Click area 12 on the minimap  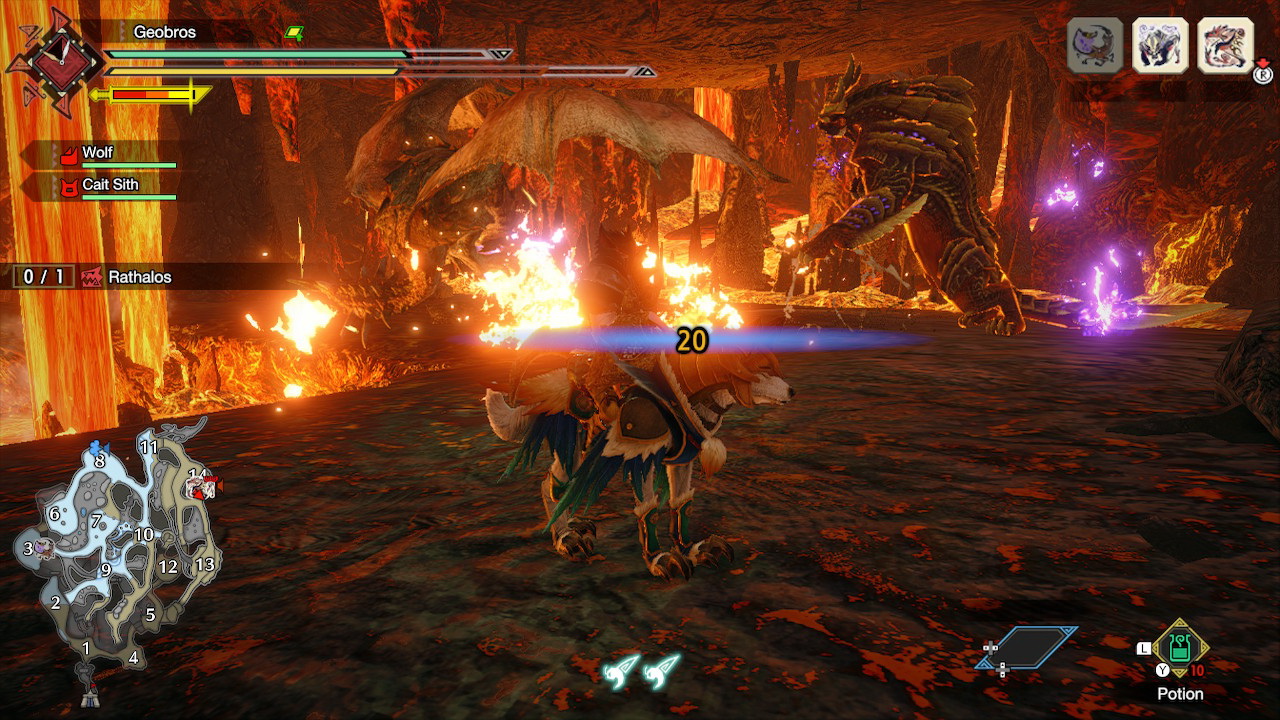[168, 567]
